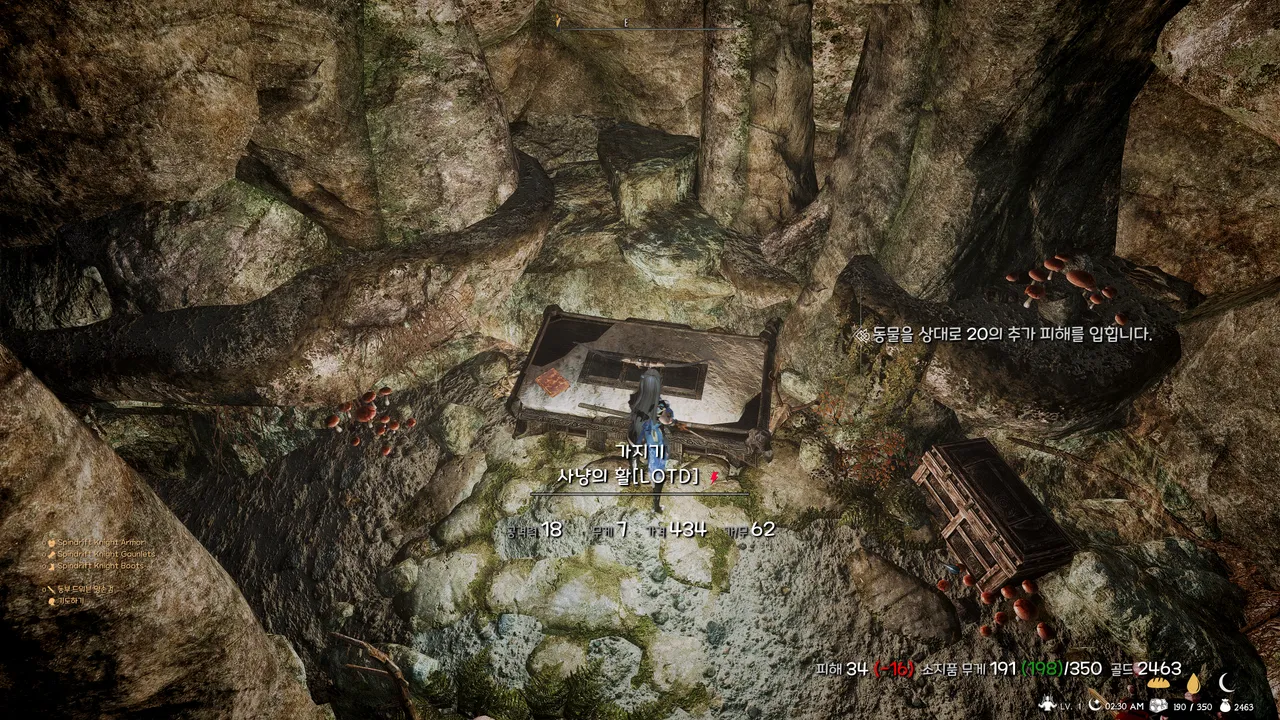Select the Spindrift Knight Boots entry
The width and height of the screenshot is (1280, 720).
[100, 566]
